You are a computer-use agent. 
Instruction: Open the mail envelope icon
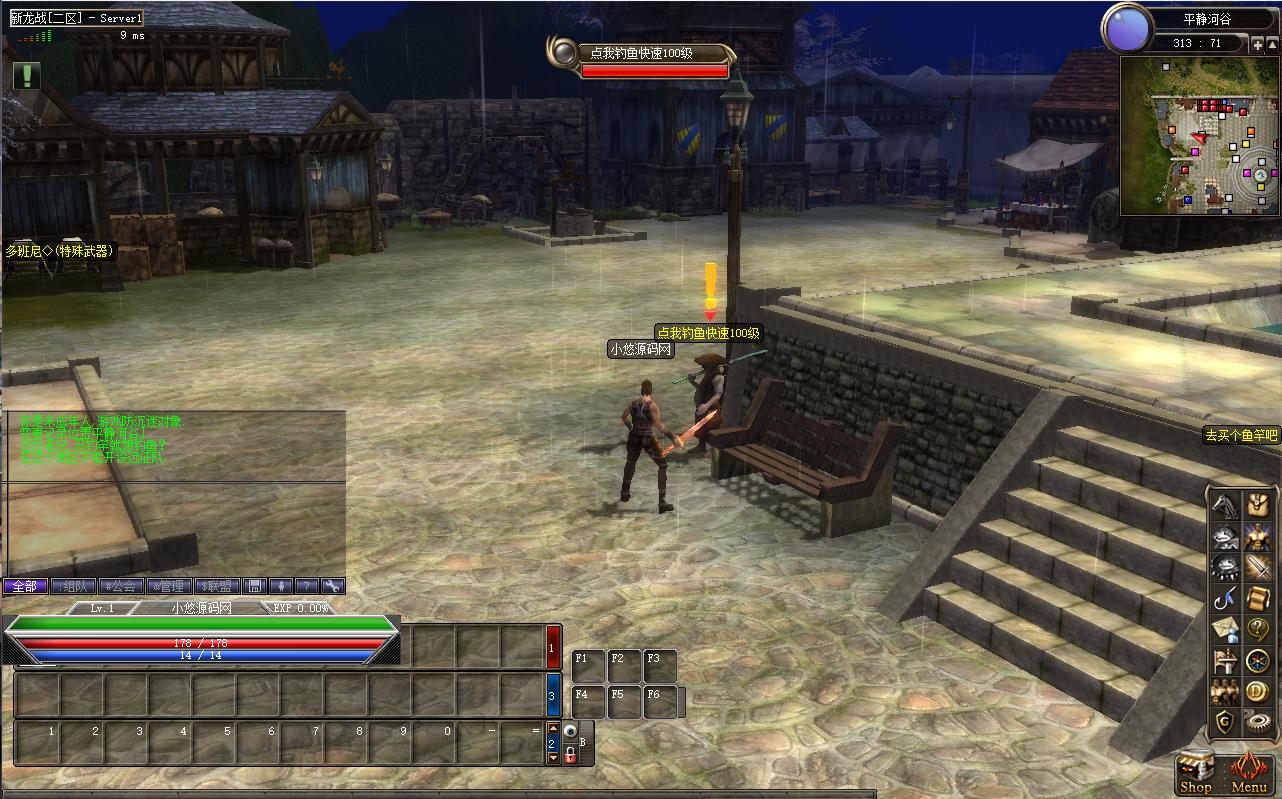(1225, 630)
